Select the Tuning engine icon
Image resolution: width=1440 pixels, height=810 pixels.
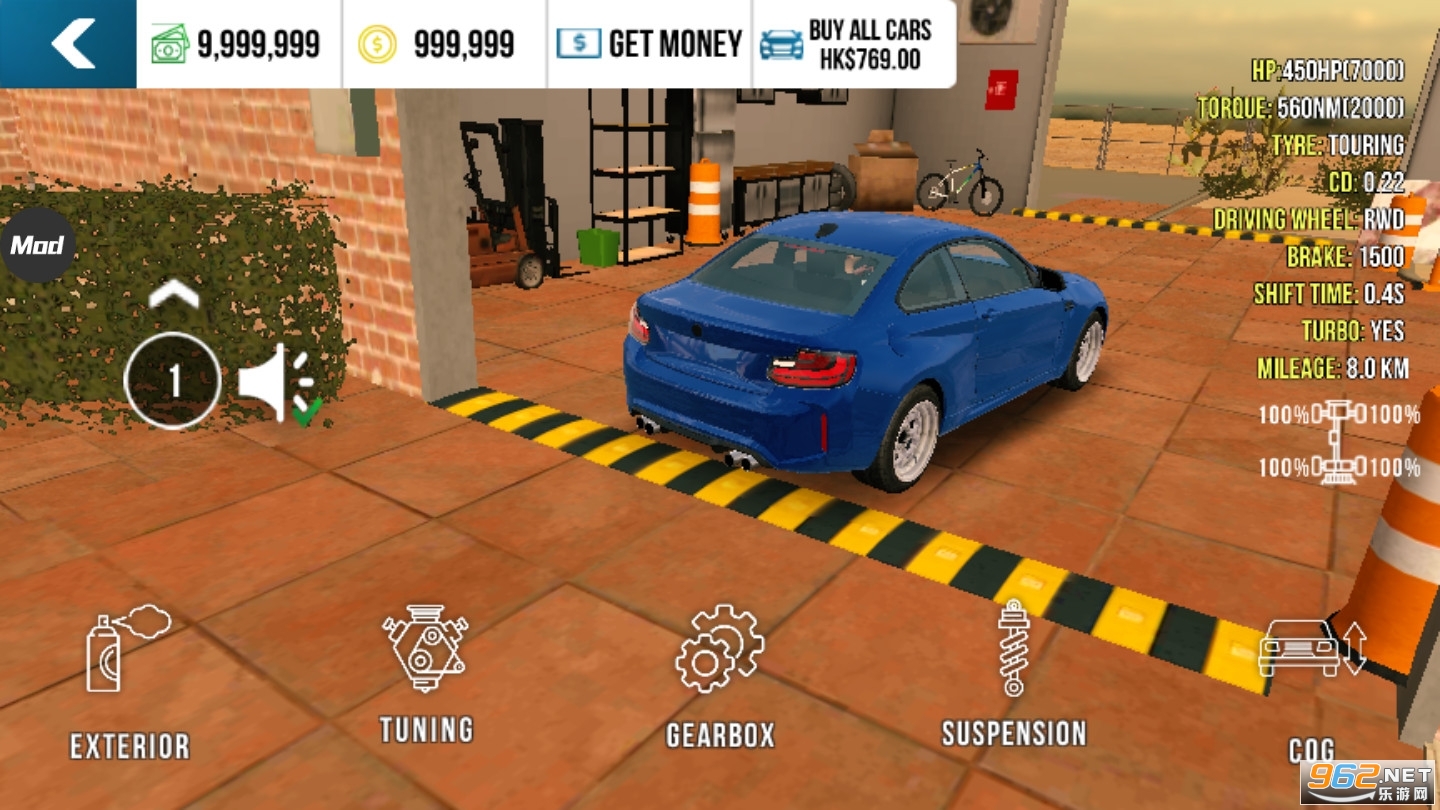coord(426,650)
